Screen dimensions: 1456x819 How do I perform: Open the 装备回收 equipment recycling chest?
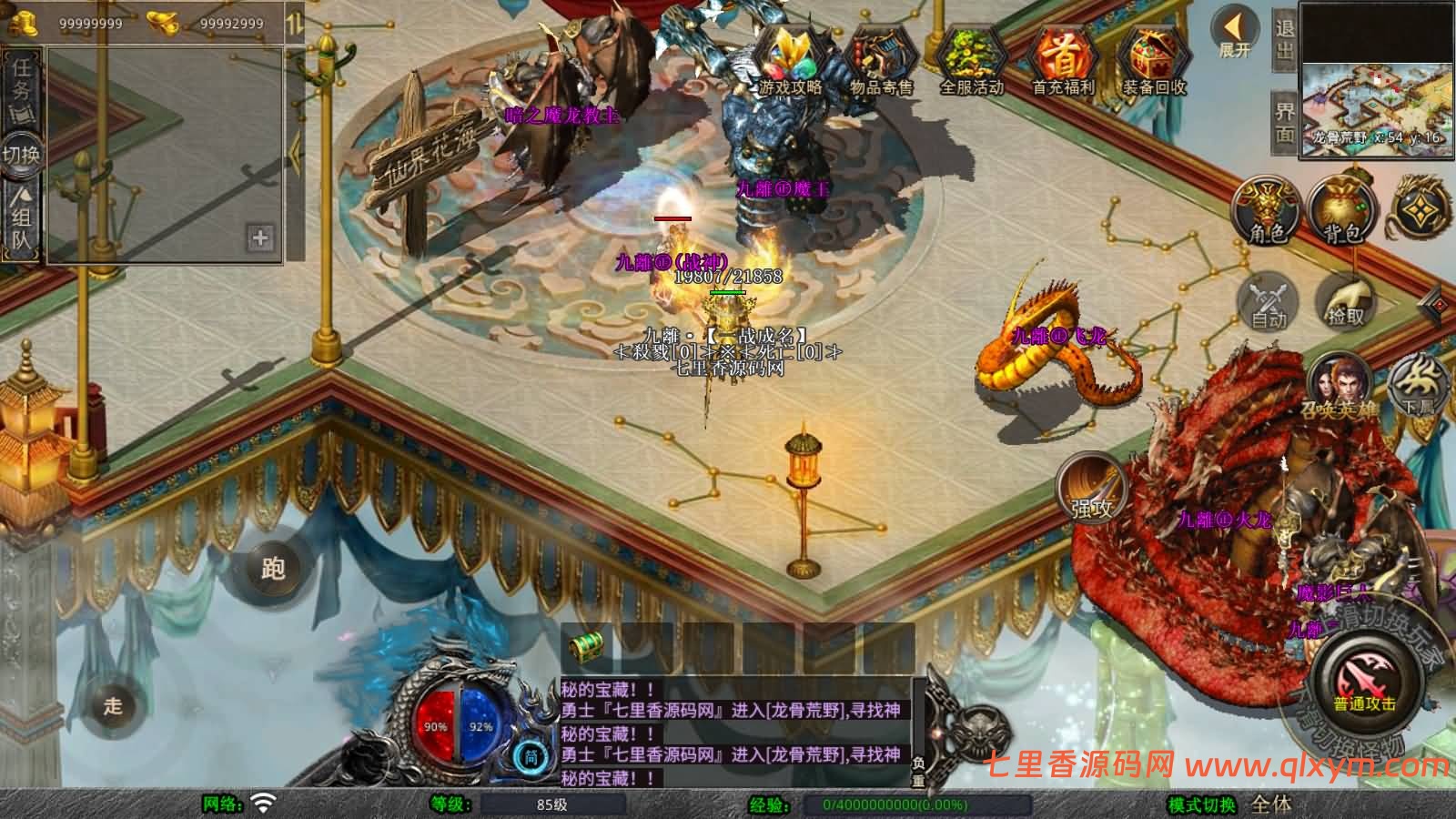tap(1154, 59)
